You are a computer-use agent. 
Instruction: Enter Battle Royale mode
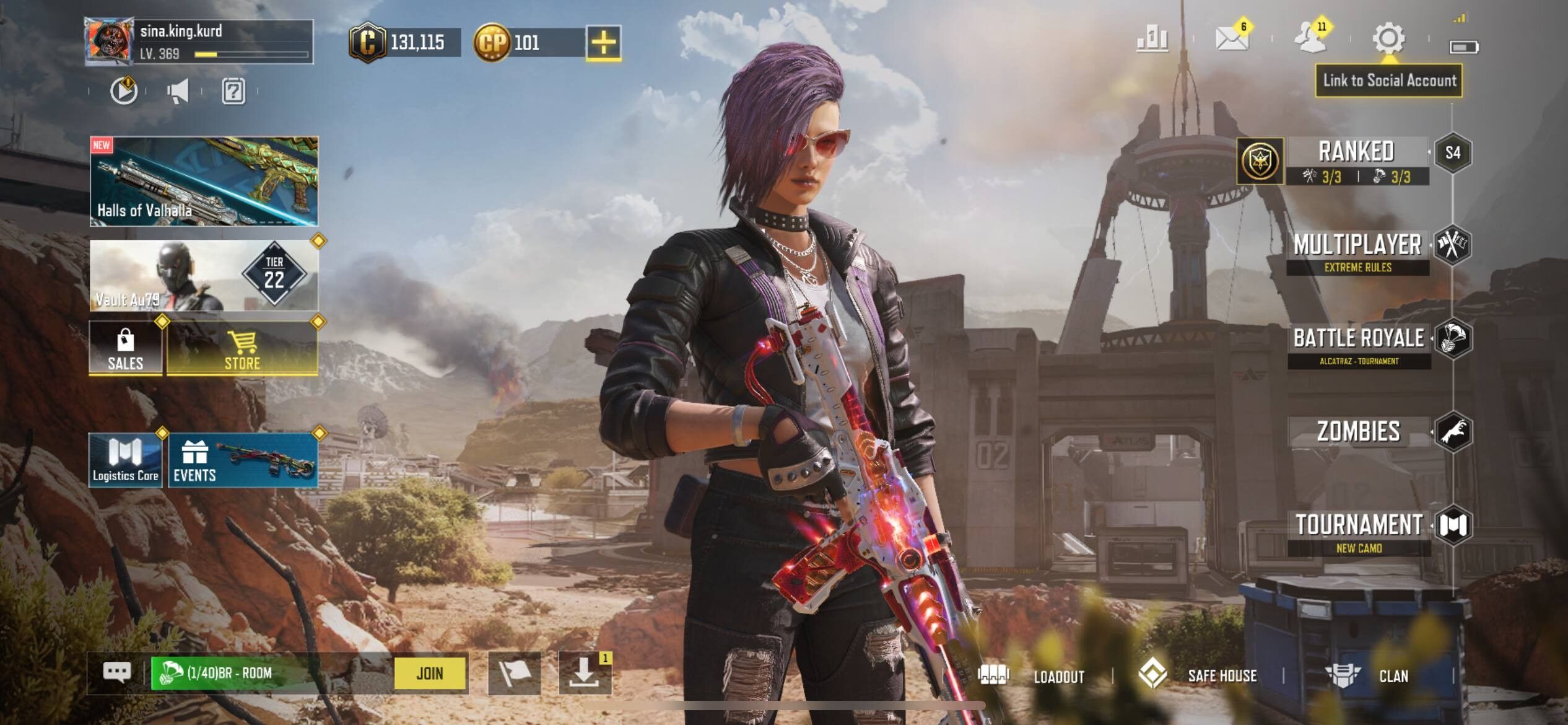1359,345
